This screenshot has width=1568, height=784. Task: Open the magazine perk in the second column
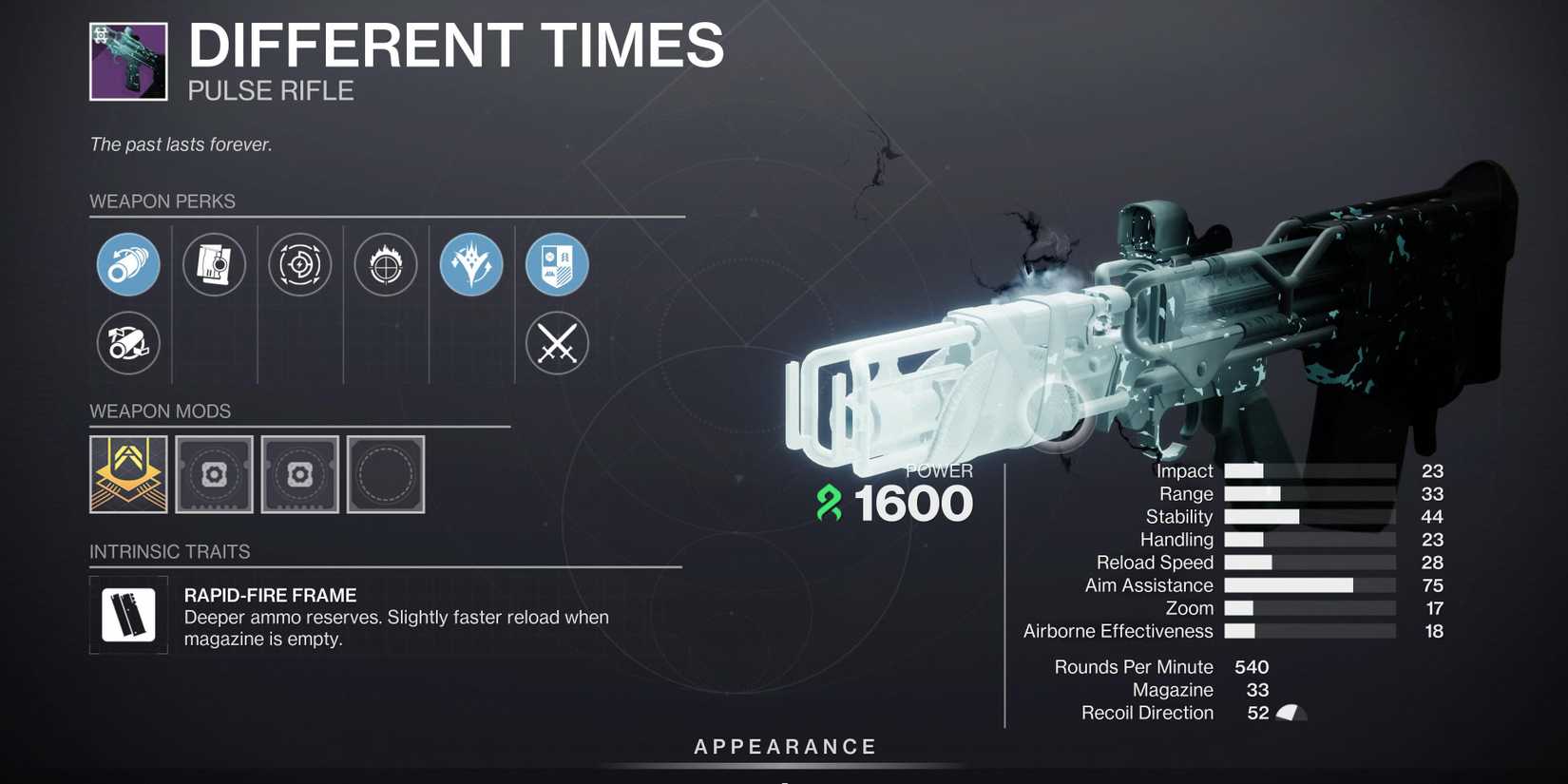[x=214, y=264]
